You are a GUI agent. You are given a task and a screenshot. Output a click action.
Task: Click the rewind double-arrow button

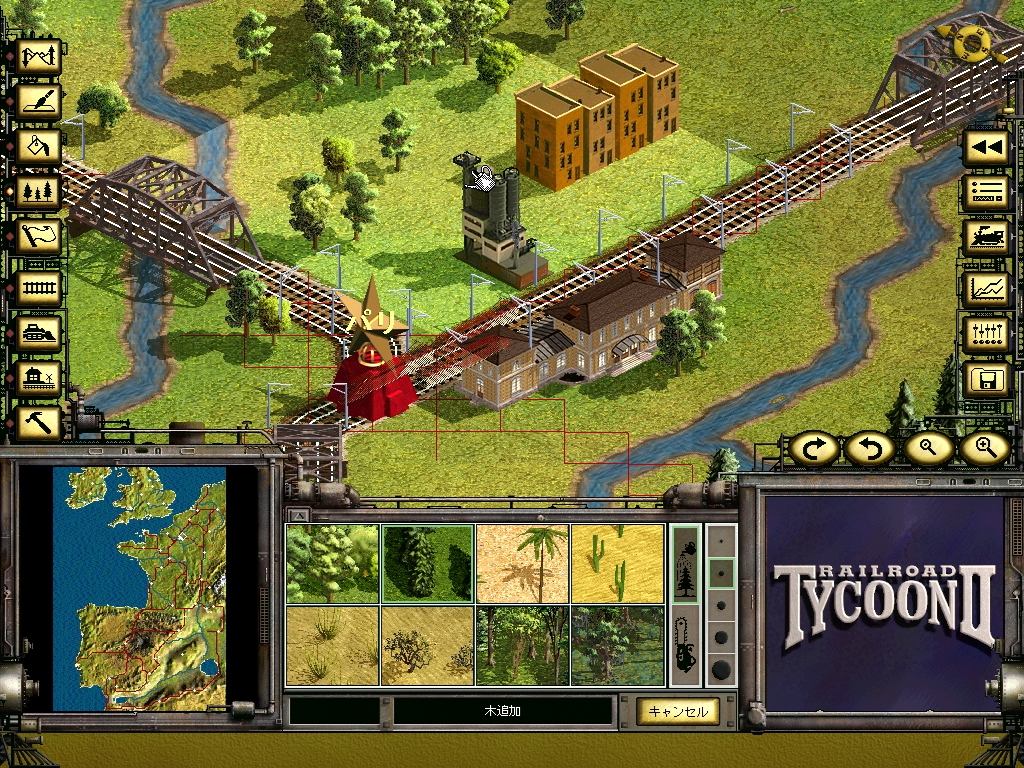[986, 147]
